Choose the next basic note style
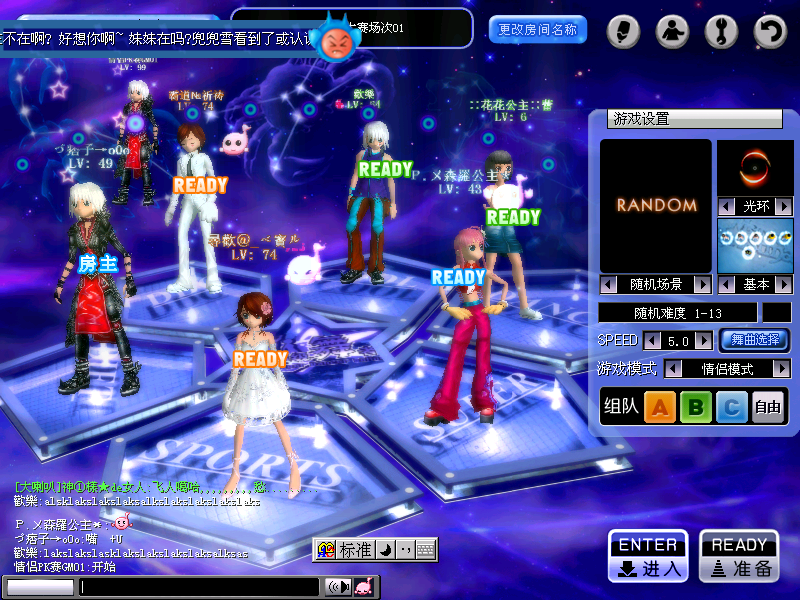This screenshot has width=800, height=600. pyautogui.click(x=784, y=285)
